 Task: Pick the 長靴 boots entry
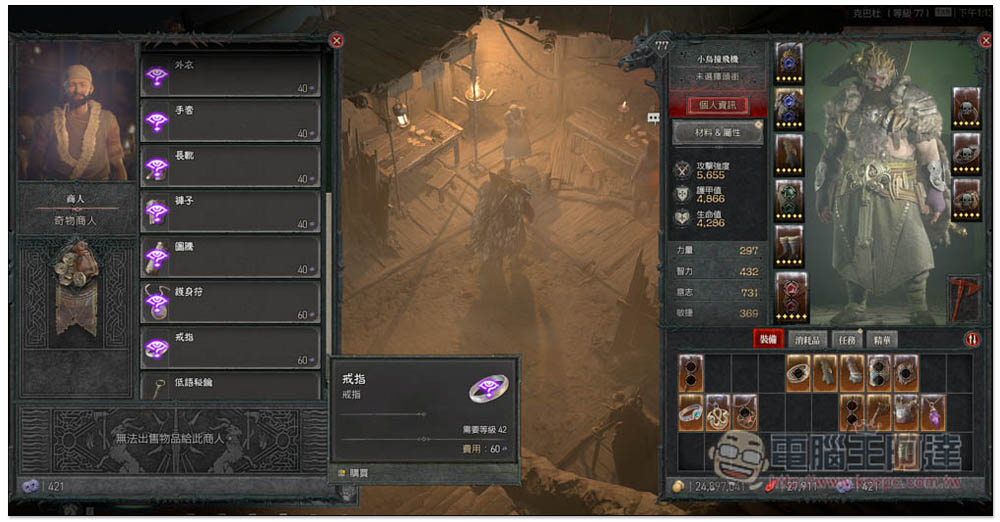click(x=230, y=166)
